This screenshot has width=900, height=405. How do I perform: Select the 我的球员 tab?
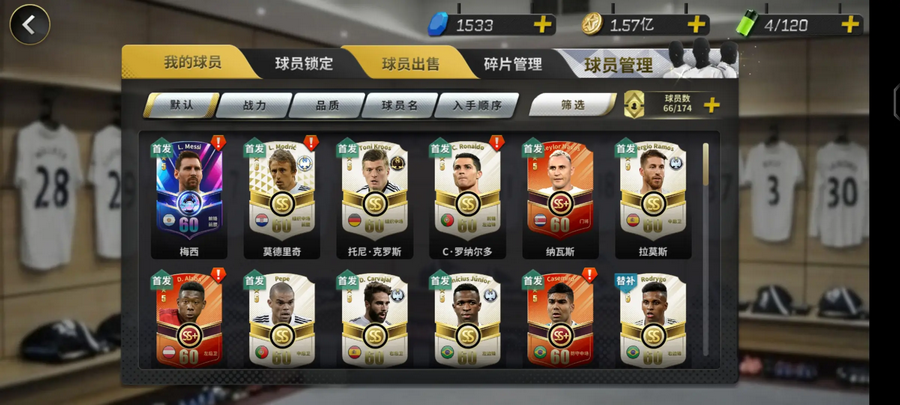[x=193, y=63]
